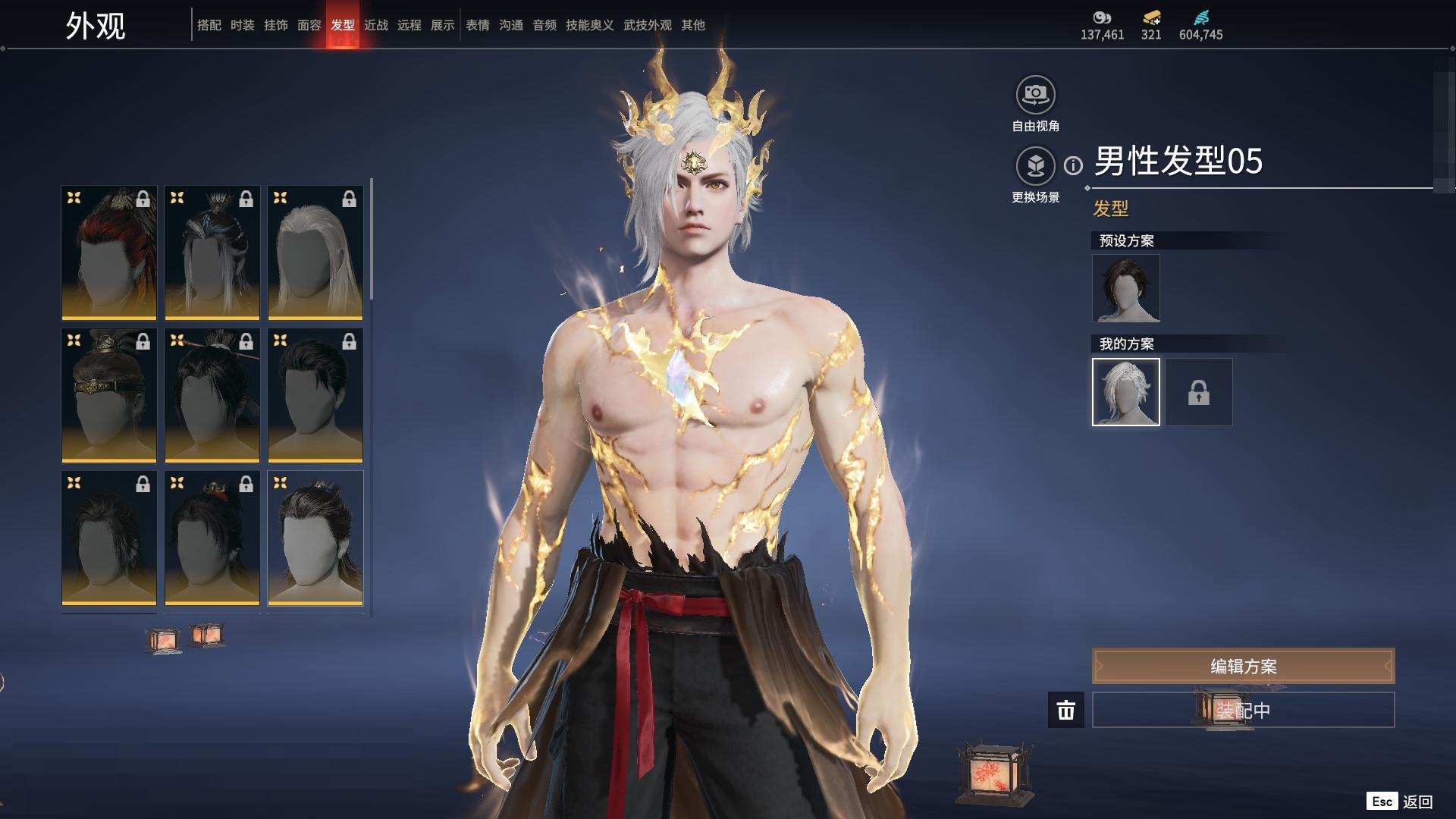The image size is (1456, 819).
Task: Select the 挂饰 accessories tab
Action: click(x=275, y=25)
